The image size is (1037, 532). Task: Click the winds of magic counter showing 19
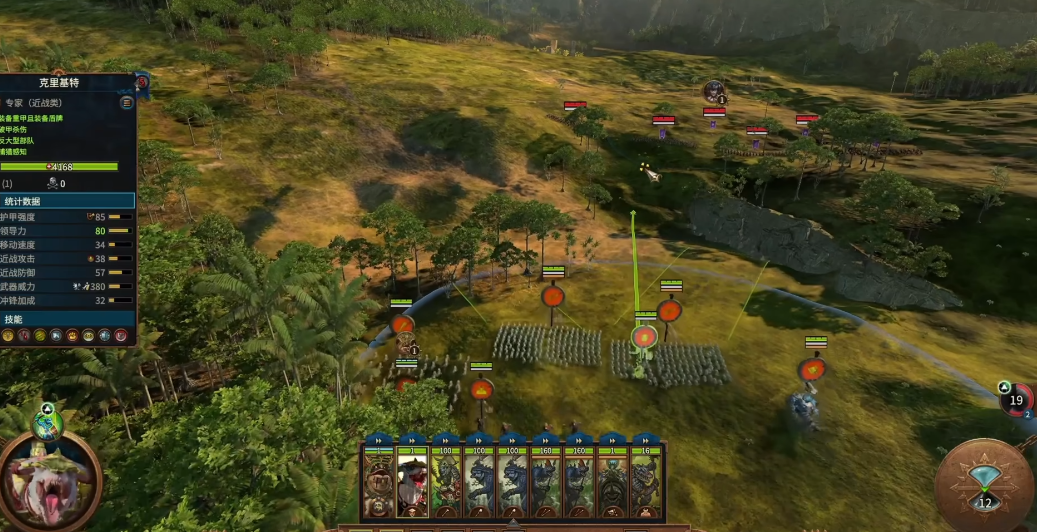click(1017, 399)
